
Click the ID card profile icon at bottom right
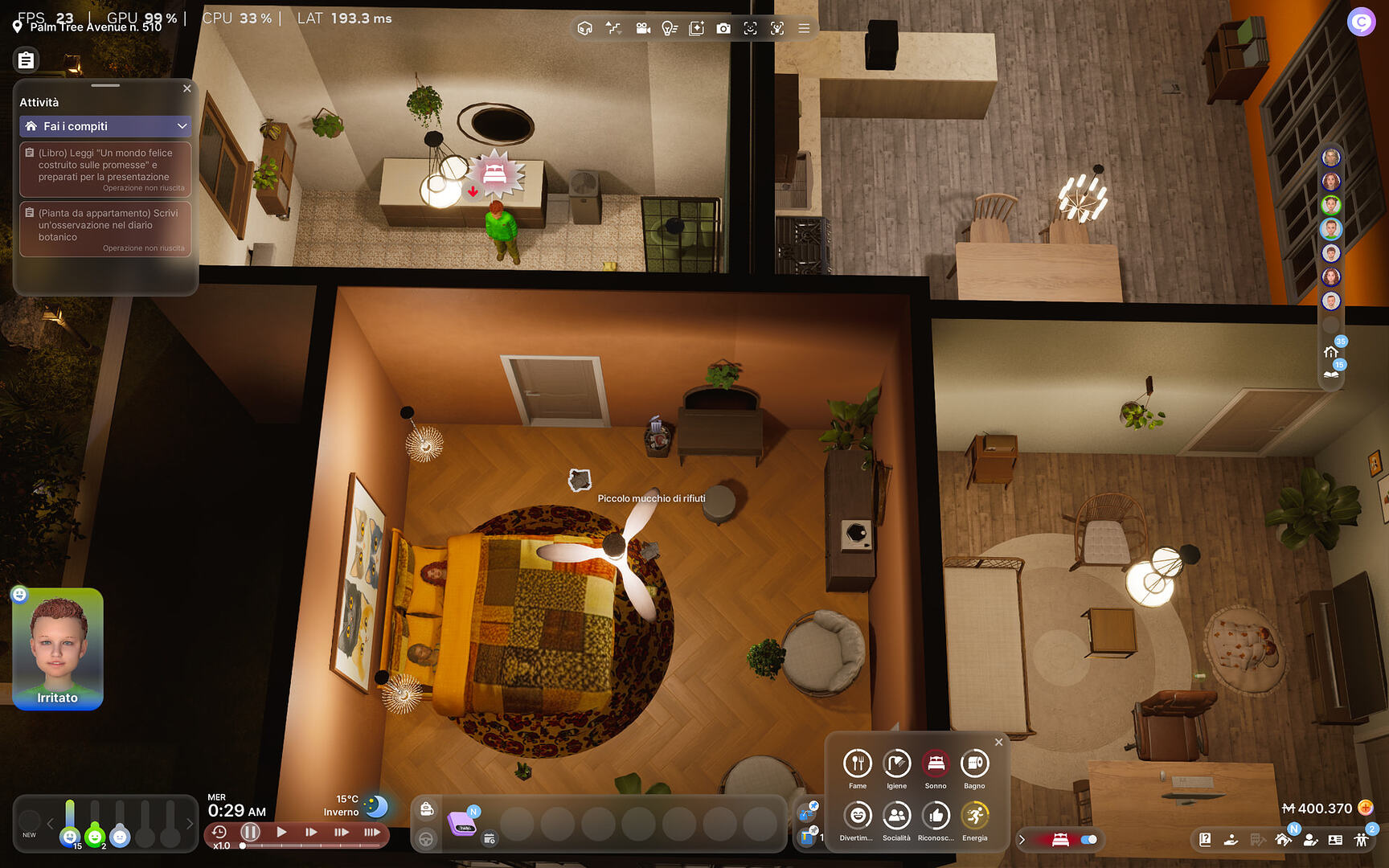click(1335, 840)
